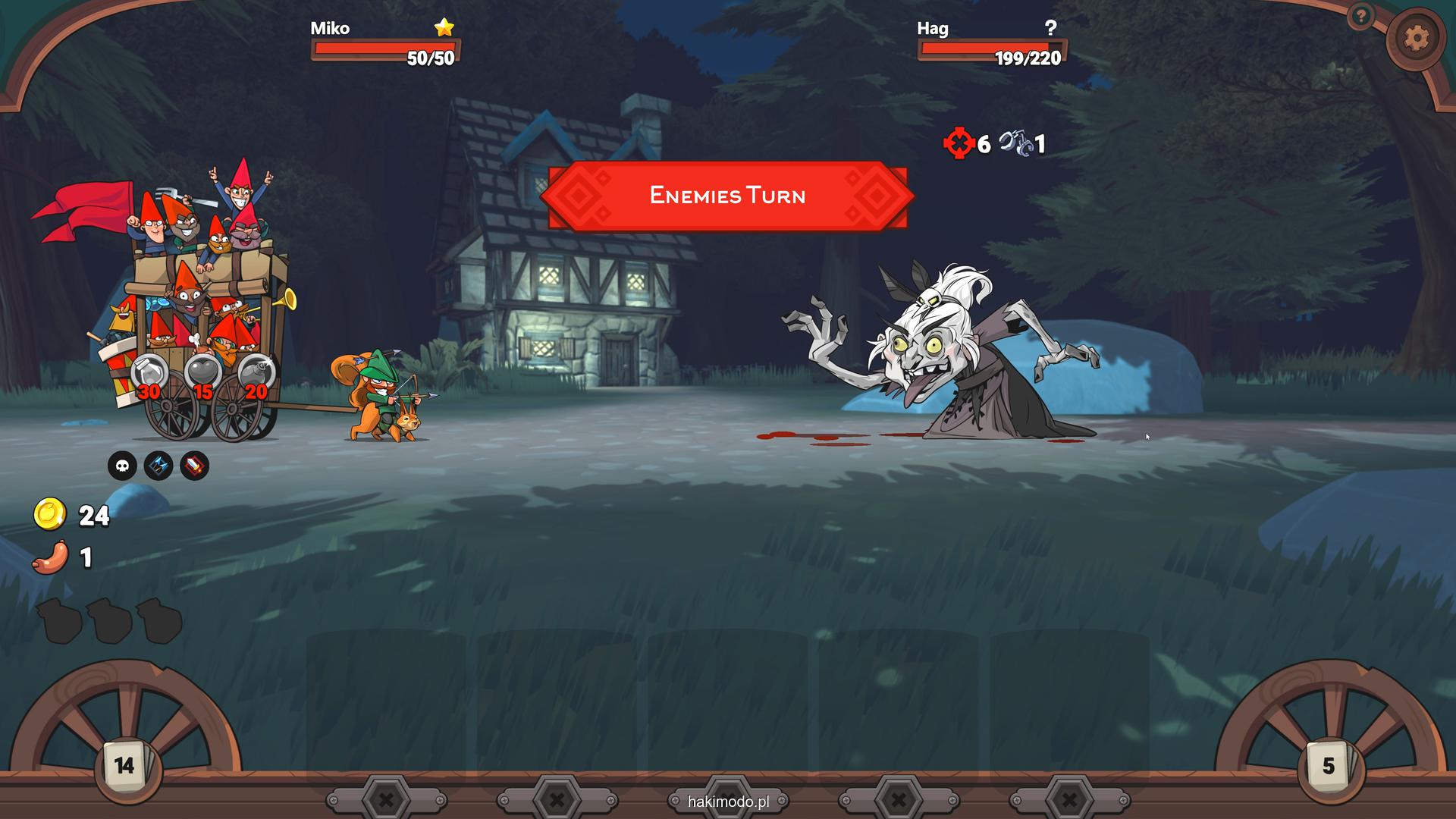Inspect the Hag's red attack intent icon
The height and width of the screenshot is (819, 1456).
point(959,143)
